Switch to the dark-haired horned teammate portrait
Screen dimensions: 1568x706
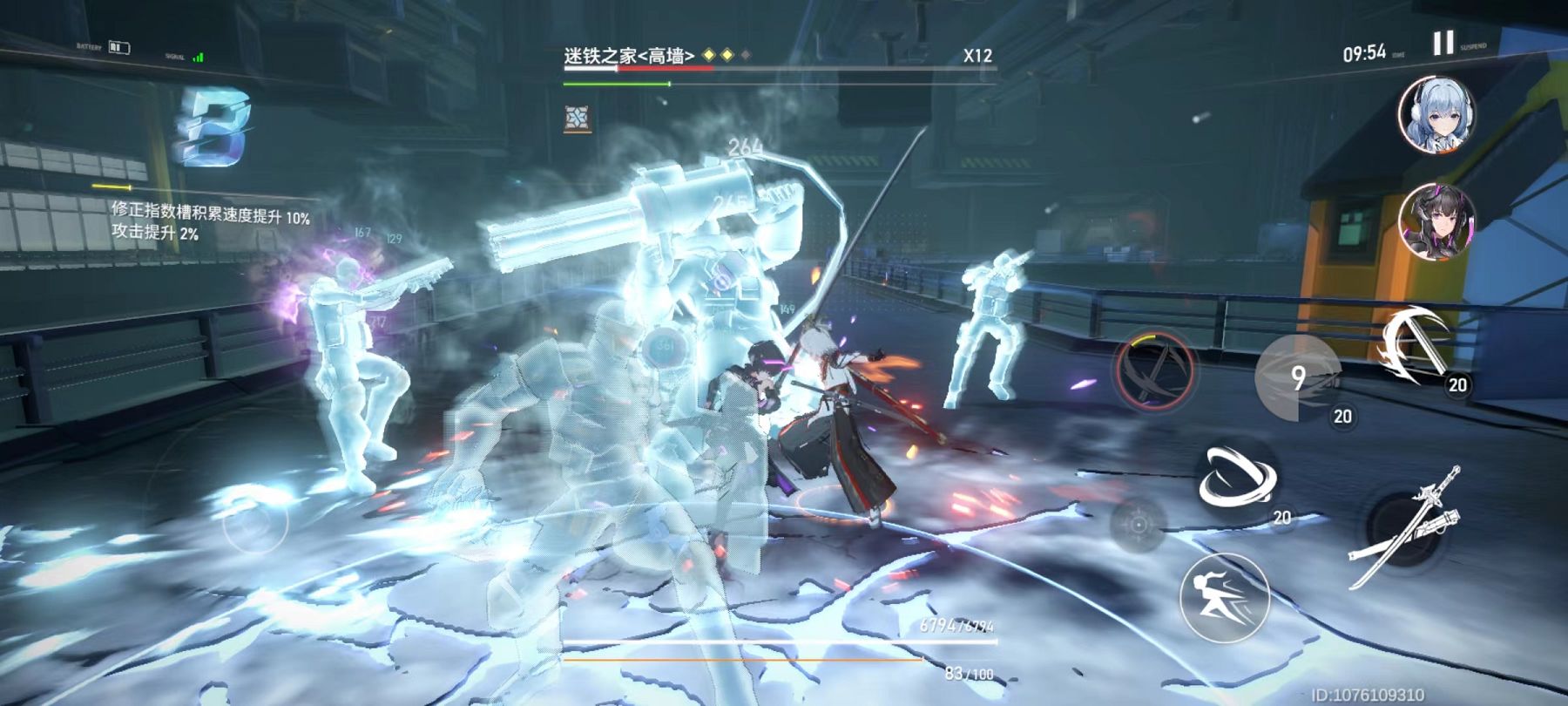(1436, 221)
